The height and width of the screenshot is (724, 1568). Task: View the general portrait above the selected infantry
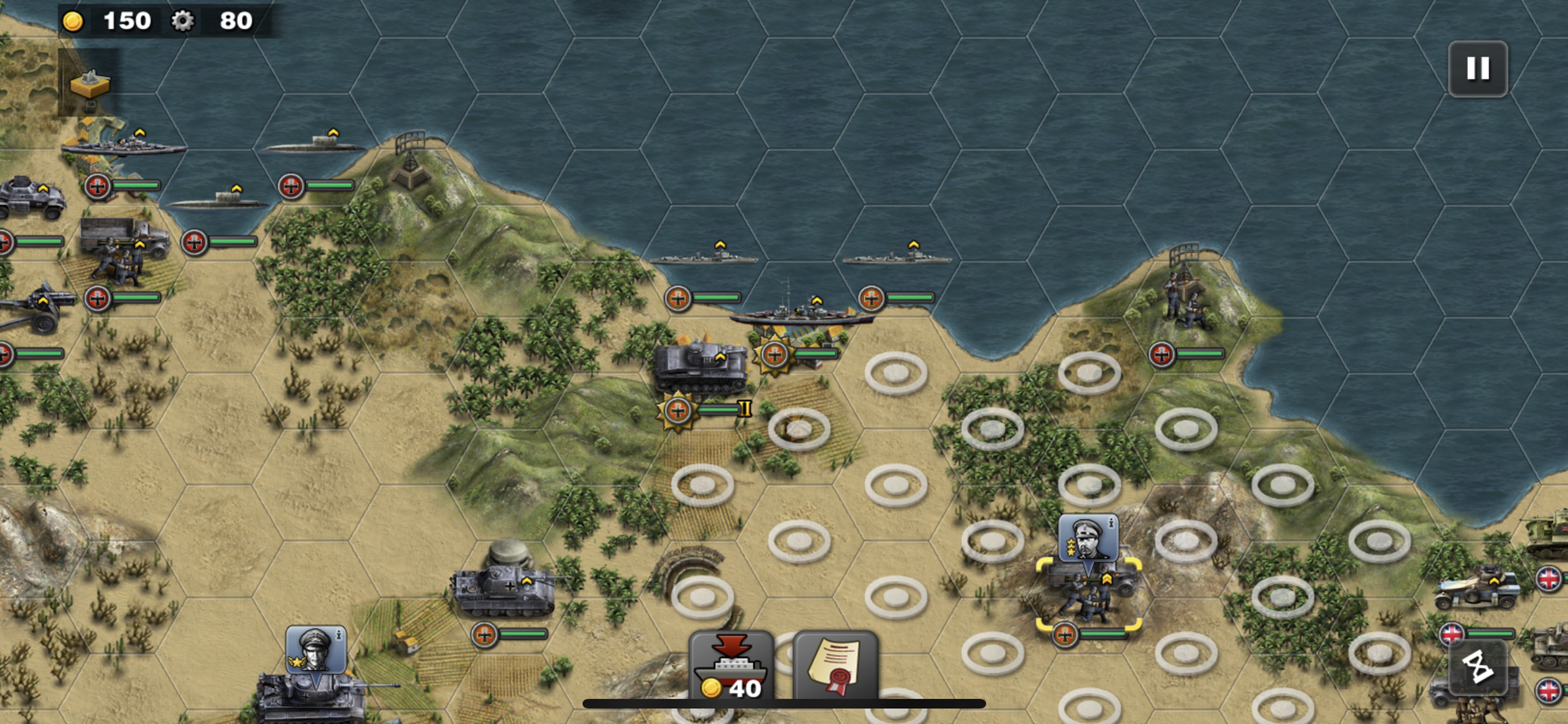pyautogui.click(x=1088, y=539)
